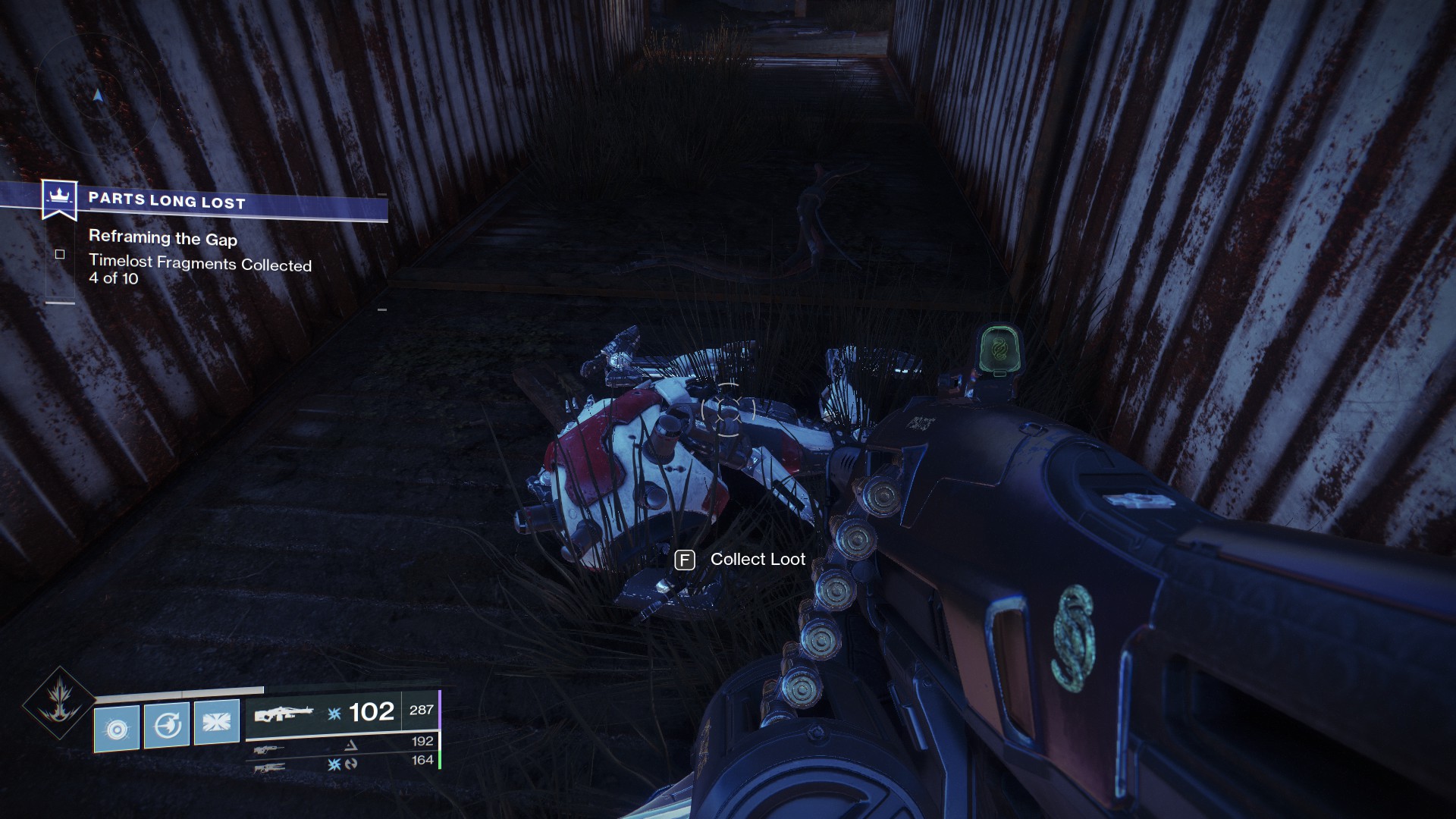
Task: Click the crown quest emblem icon
Action: click(59, 197)
